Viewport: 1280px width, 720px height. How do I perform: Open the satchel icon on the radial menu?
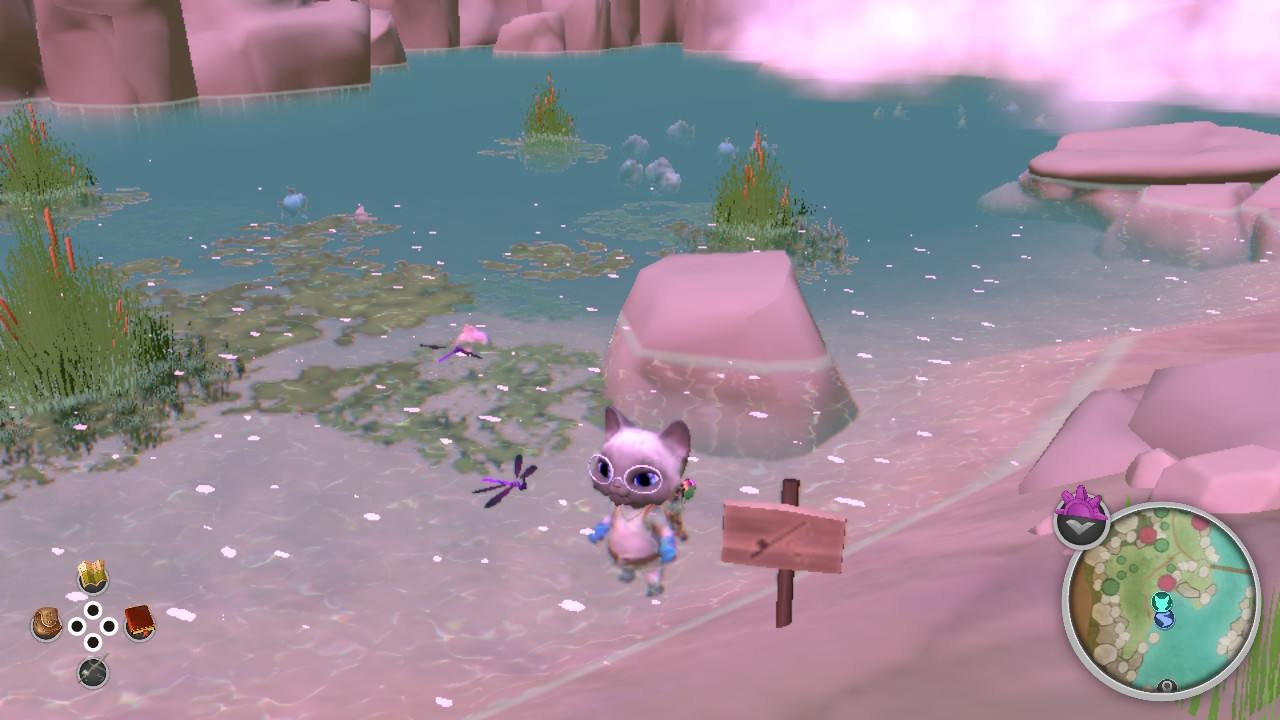coord(45,622)
